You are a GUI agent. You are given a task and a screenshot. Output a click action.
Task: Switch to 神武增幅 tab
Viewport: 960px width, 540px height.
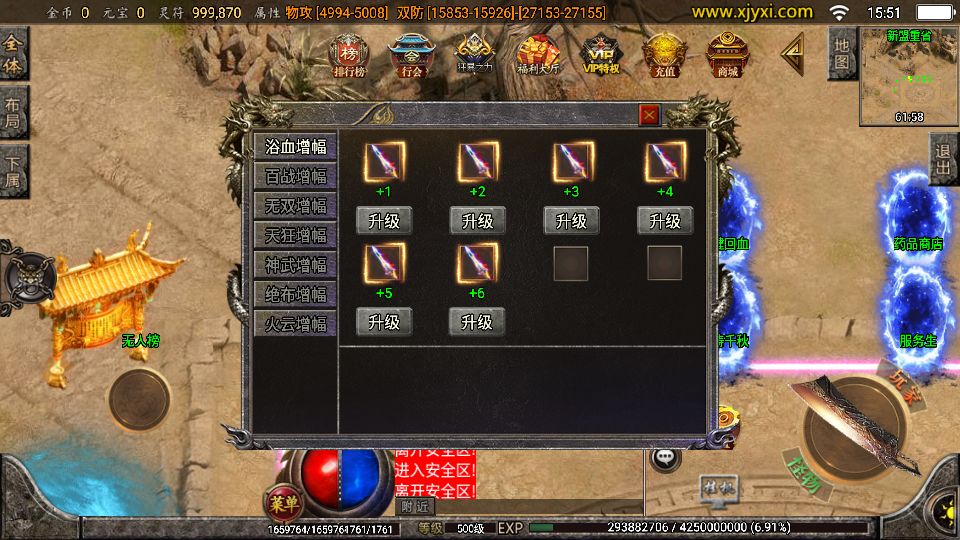pos(295,265)
